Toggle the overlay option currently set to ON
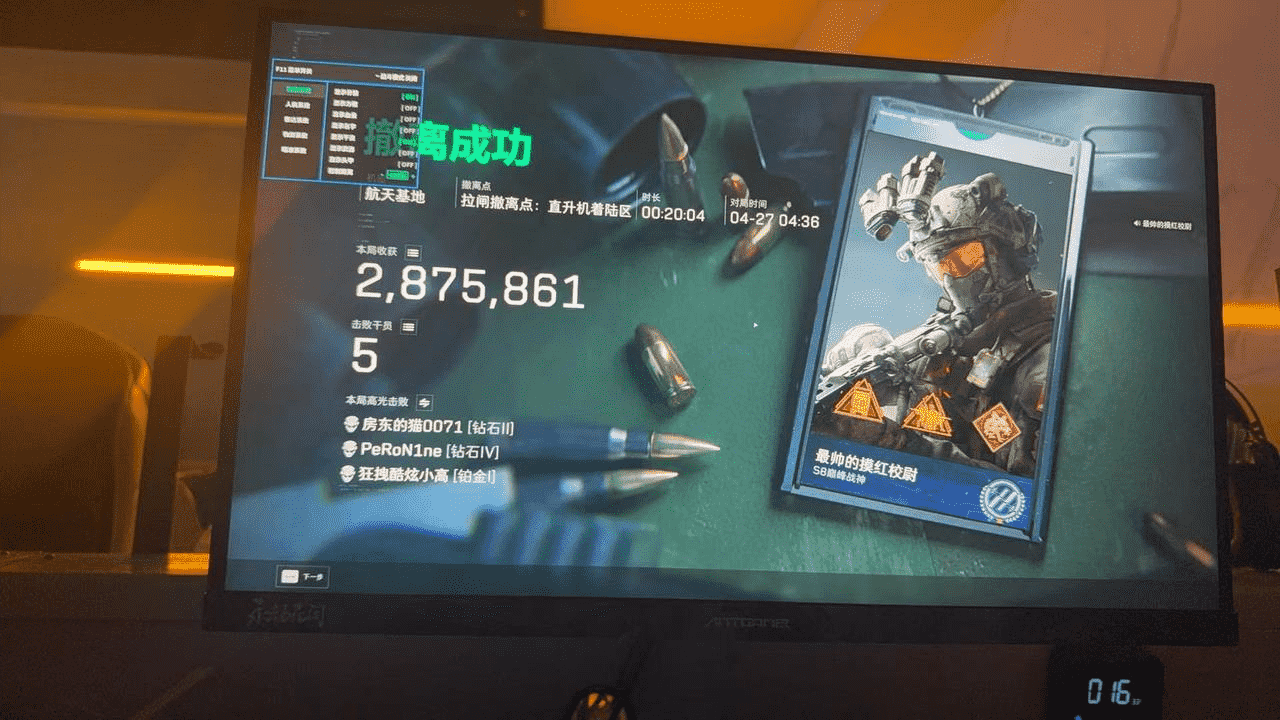The width and height of the screenshot is (1280, 720). (409, 96)
